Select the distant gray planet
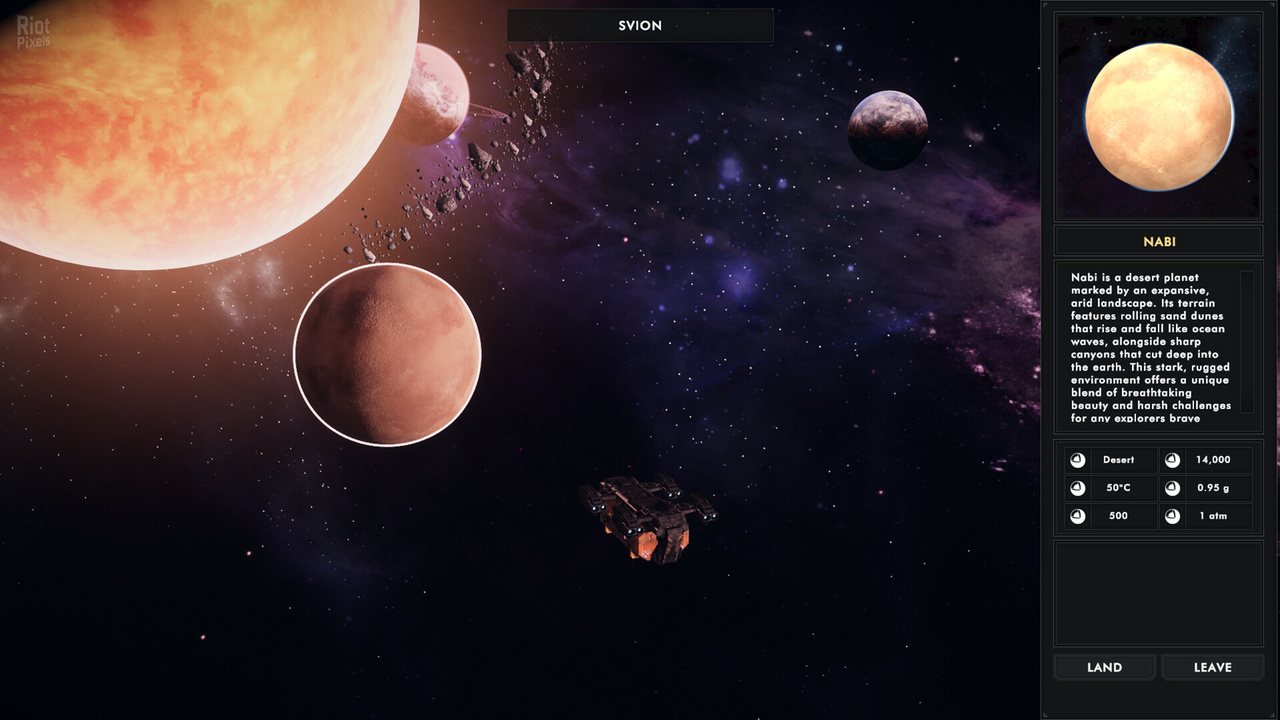1280x720 pixels. point(886,130)
